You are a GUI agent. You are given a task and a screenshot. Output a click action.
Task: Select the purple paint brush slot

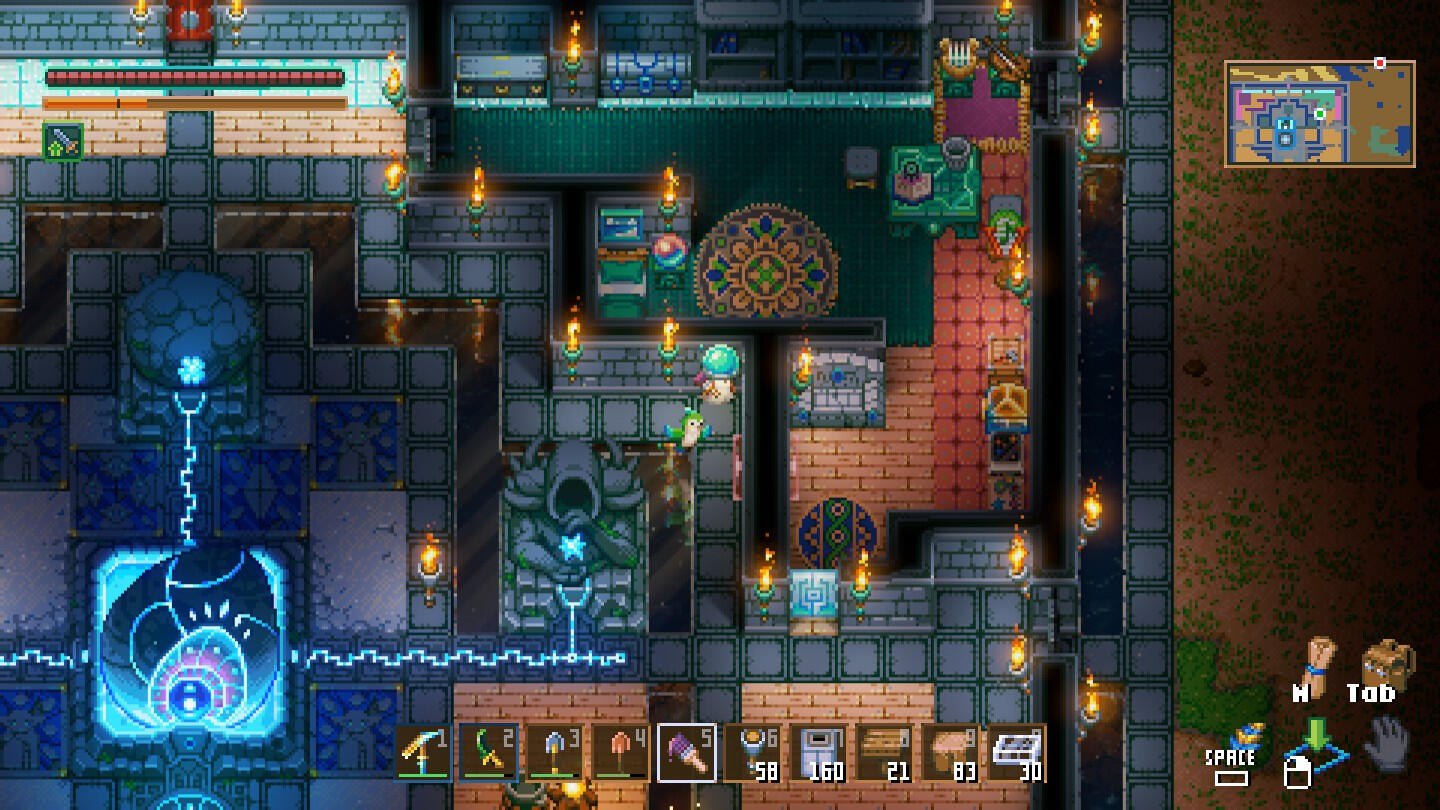click(687, 753)
